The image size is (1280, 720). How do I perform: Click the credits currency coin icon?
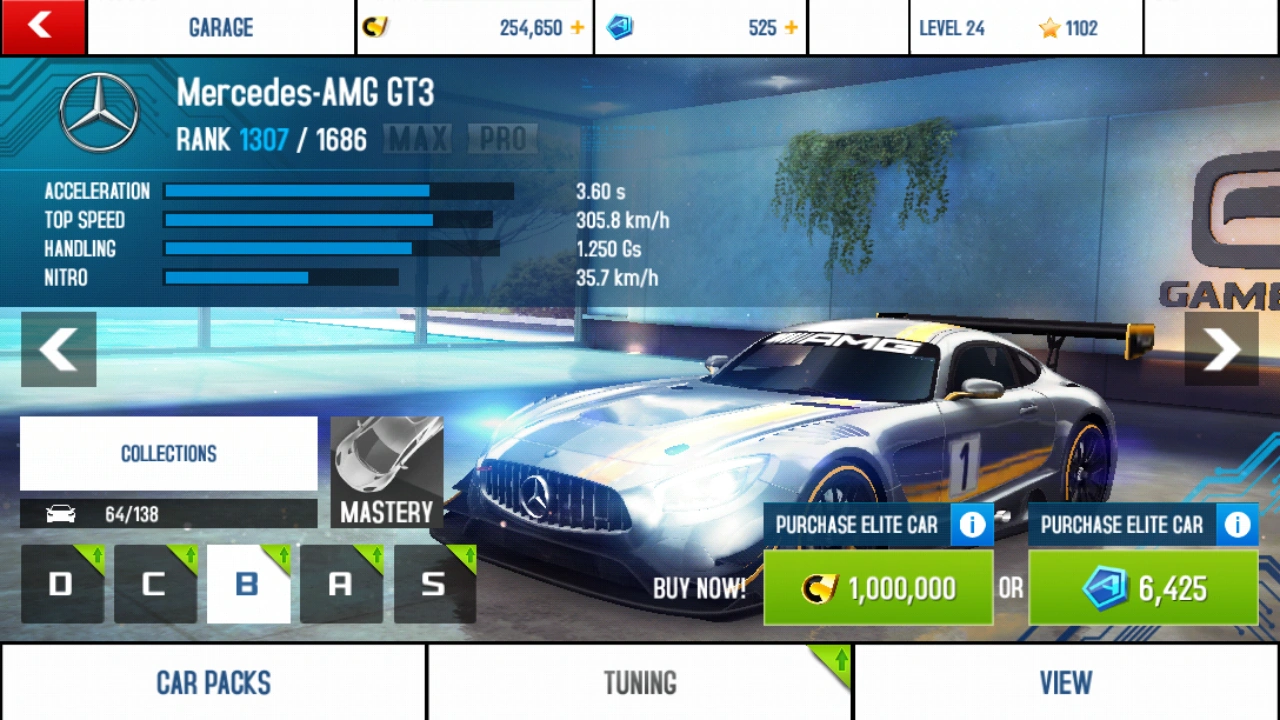coord(374,27)
